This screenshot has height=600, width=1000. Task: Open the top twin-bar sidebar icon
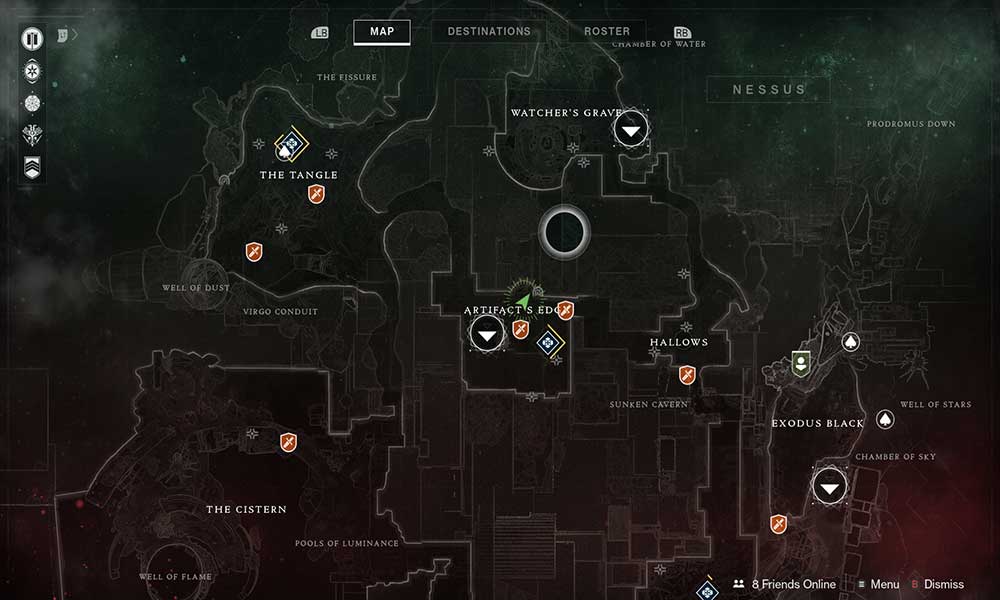click(33, 41)
